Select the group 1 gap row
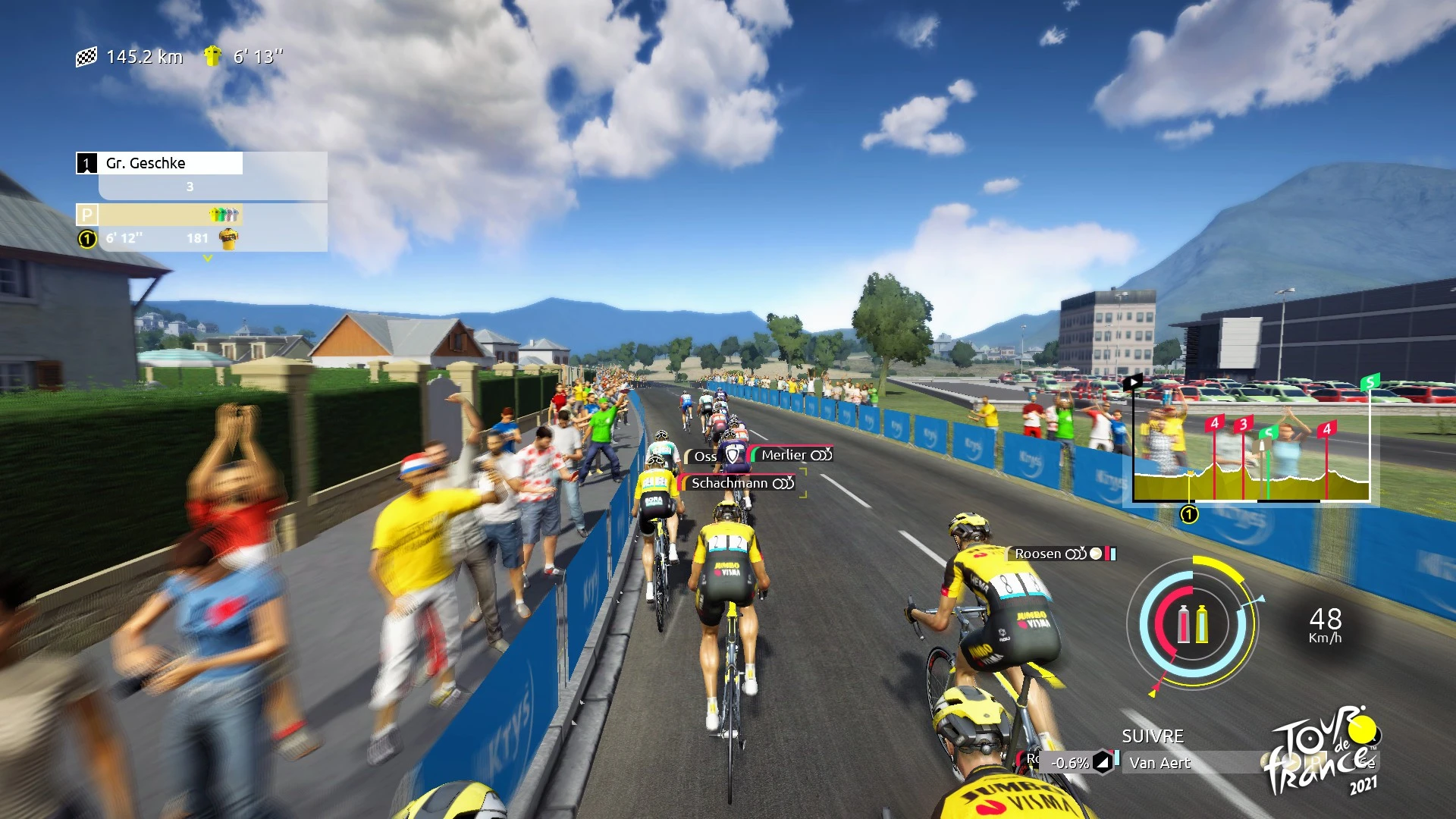Screen dimensions: 1456x819 159,239
